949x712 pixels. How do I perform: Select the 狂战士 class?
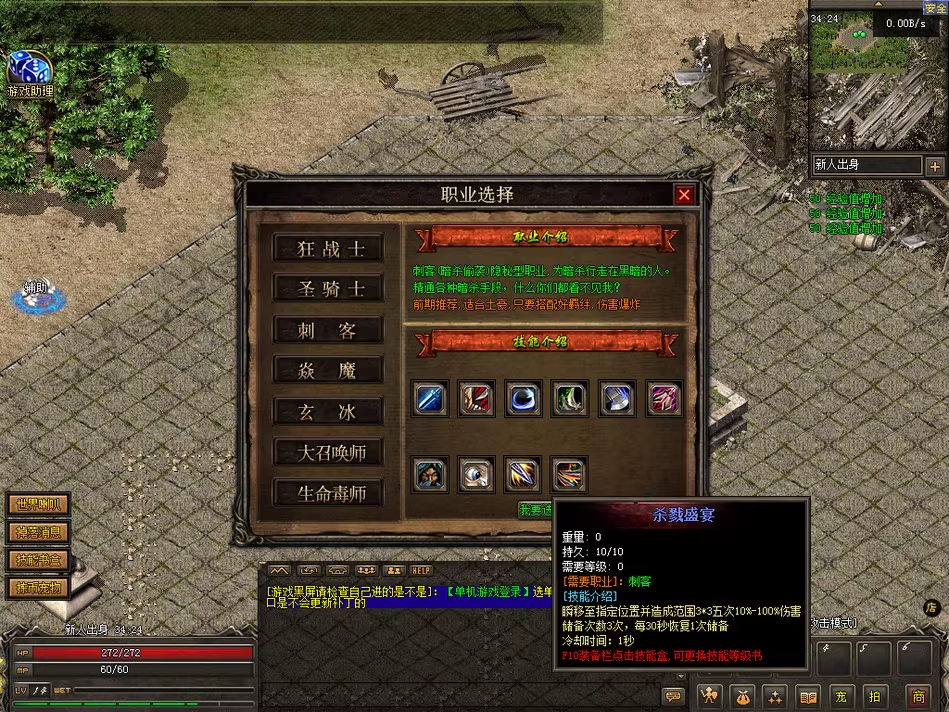point(329,249)
